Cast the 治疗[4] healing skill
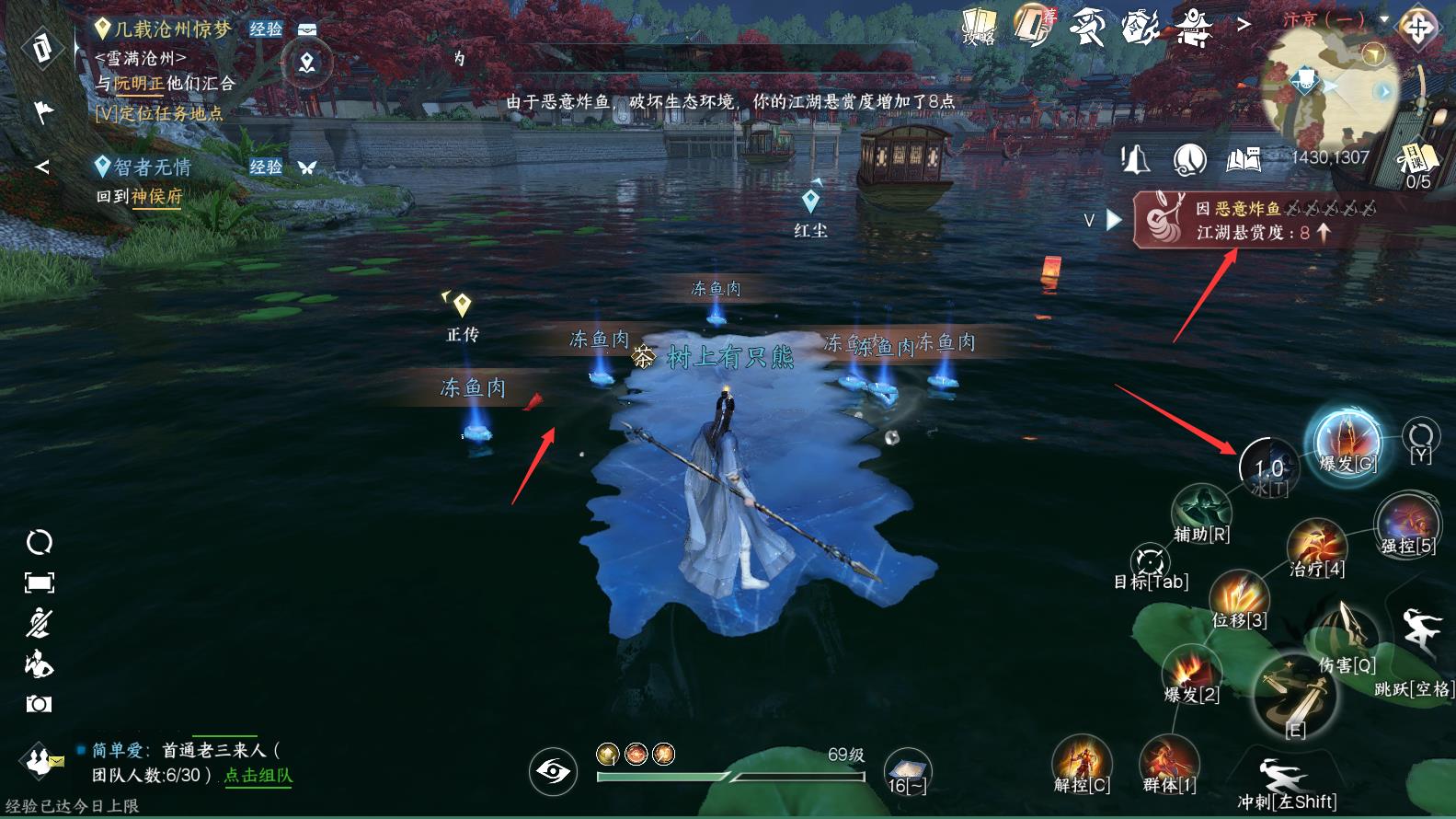 (1316, 547)
